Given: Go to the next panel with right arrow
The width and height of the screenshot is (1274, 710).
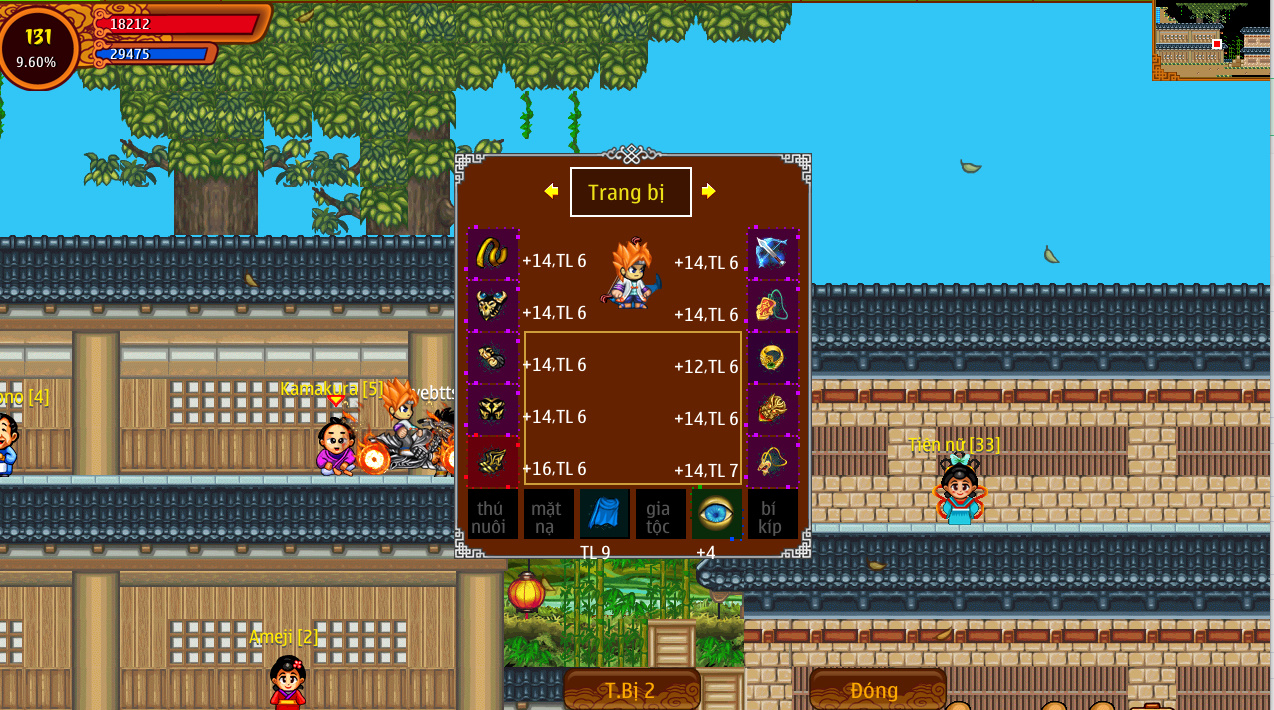Looking at the screenshot, I should (708, 191).
